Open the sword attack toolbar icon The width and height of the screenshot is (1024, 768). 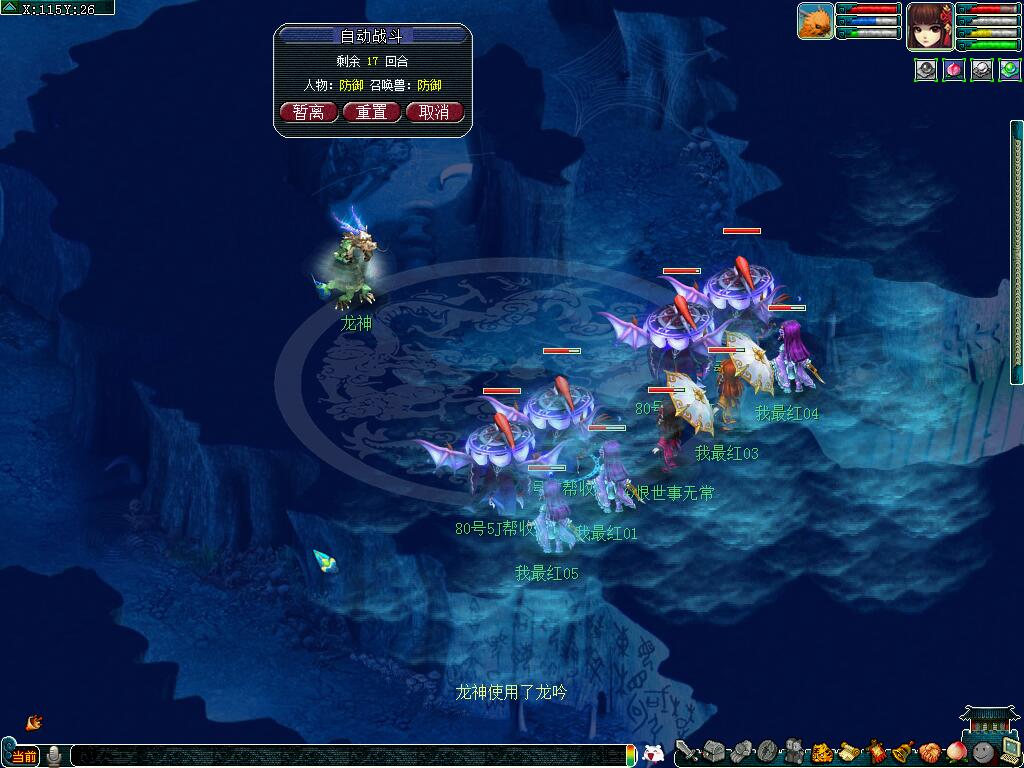[686, 751]
